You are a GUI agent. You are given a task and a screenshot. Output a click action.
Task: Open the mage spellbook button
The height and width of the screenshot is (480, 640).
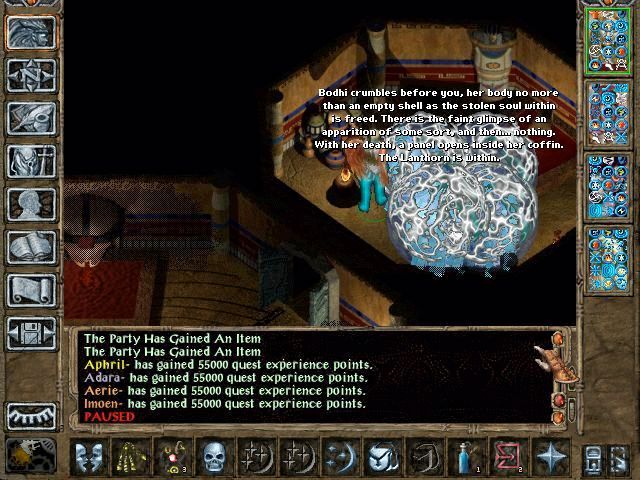pyautogui.click(x=30, y=246)
